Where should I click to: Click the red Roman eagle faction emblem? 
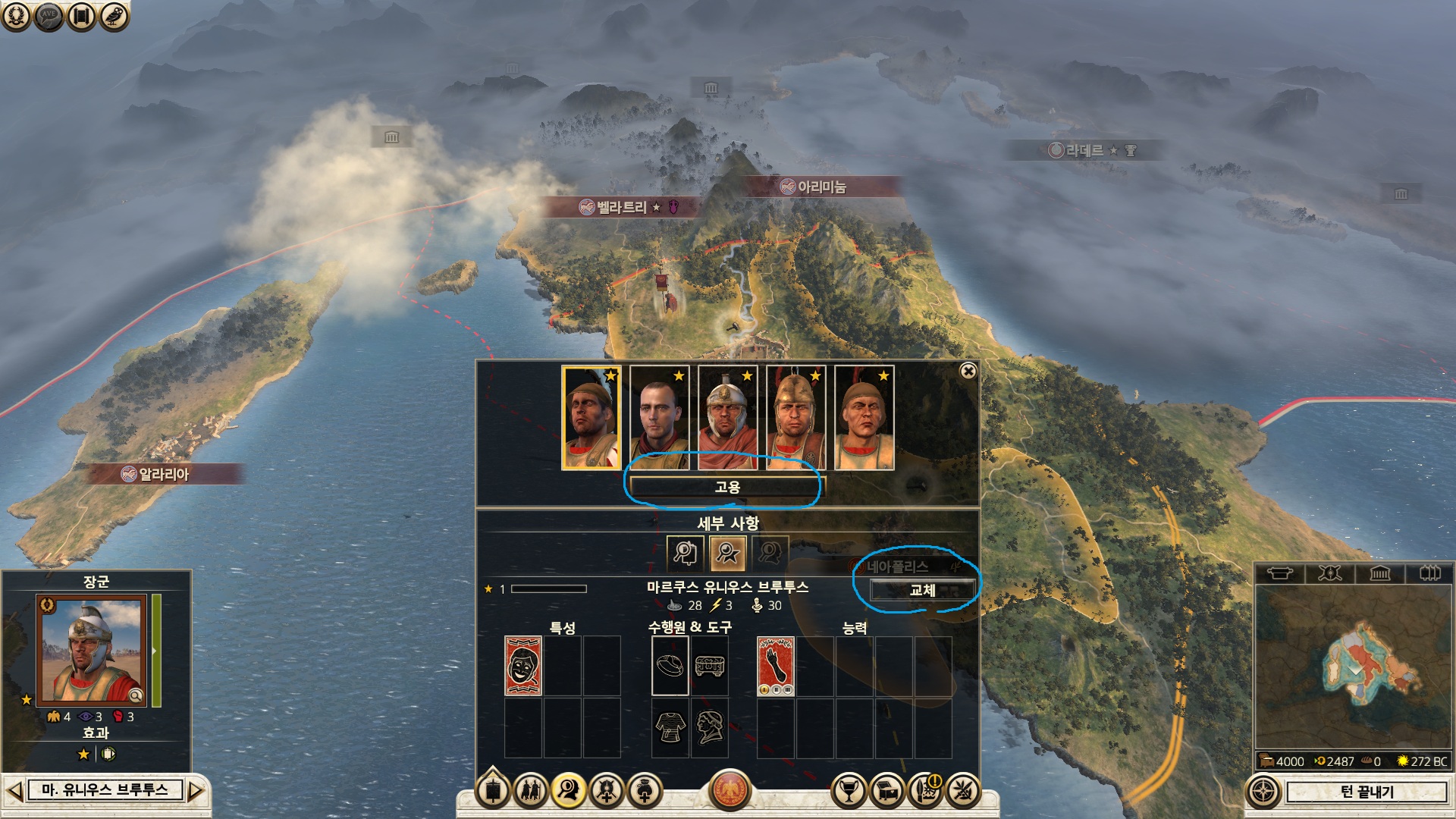click(730, 790)
